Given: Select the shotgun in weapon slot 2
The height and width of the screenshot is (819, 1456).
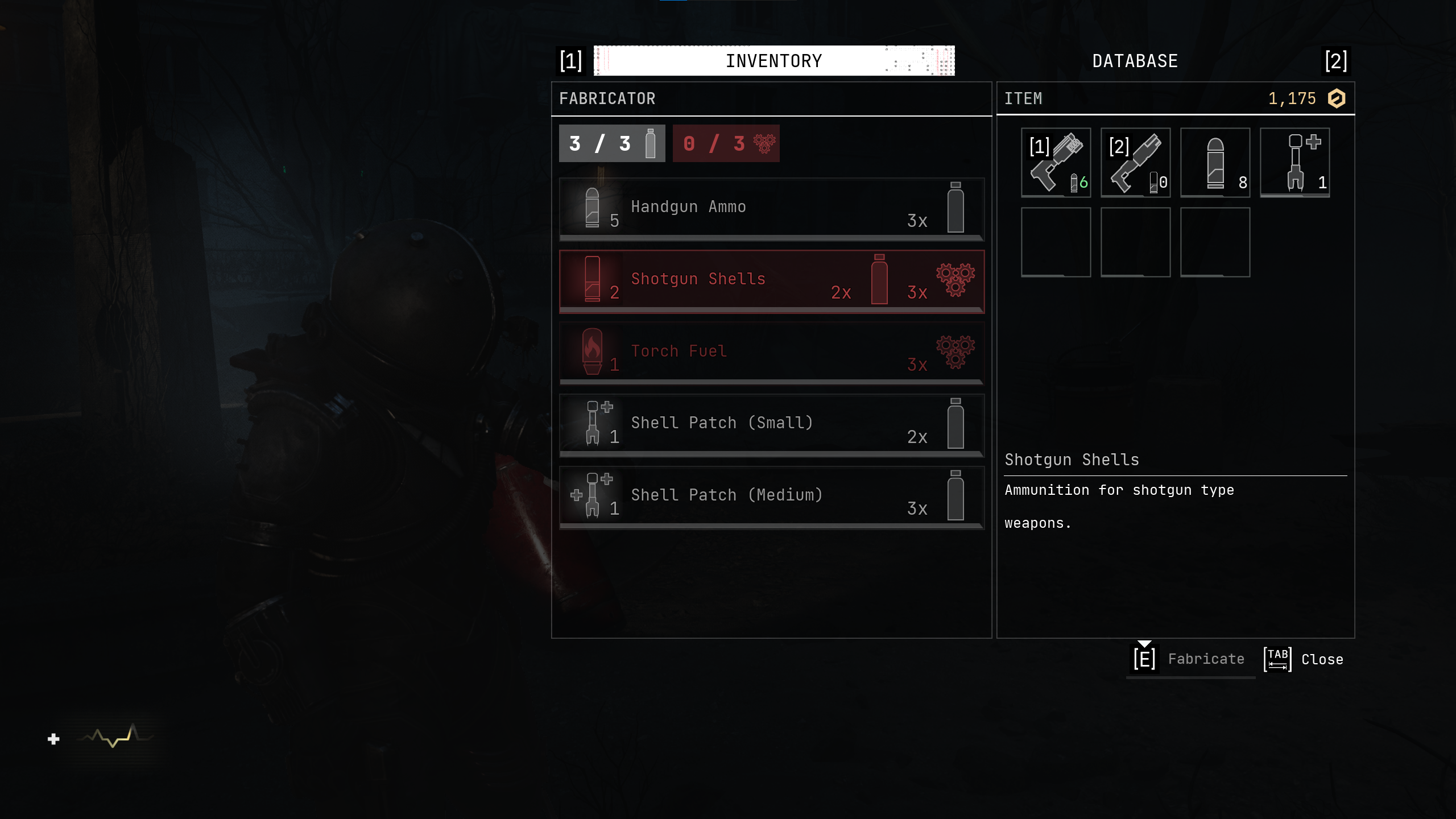Looking at the screenshot, I should 1135,163.
